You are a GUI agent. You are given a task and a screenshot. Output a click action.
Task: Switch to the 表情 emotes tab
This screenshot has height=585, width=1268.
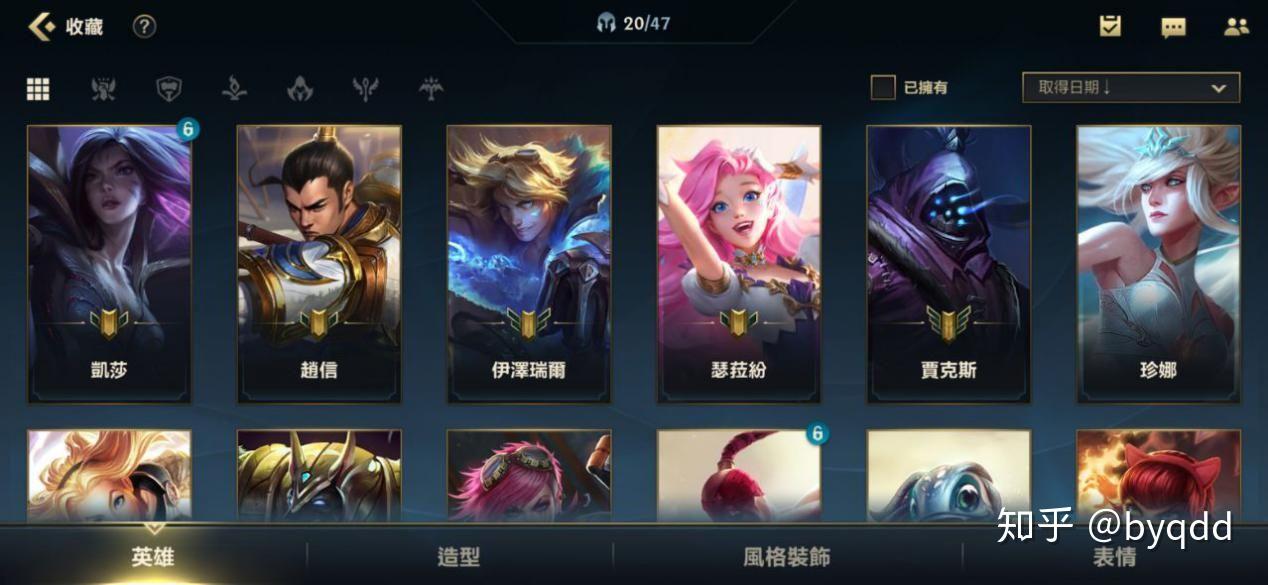click(1114, 557)
